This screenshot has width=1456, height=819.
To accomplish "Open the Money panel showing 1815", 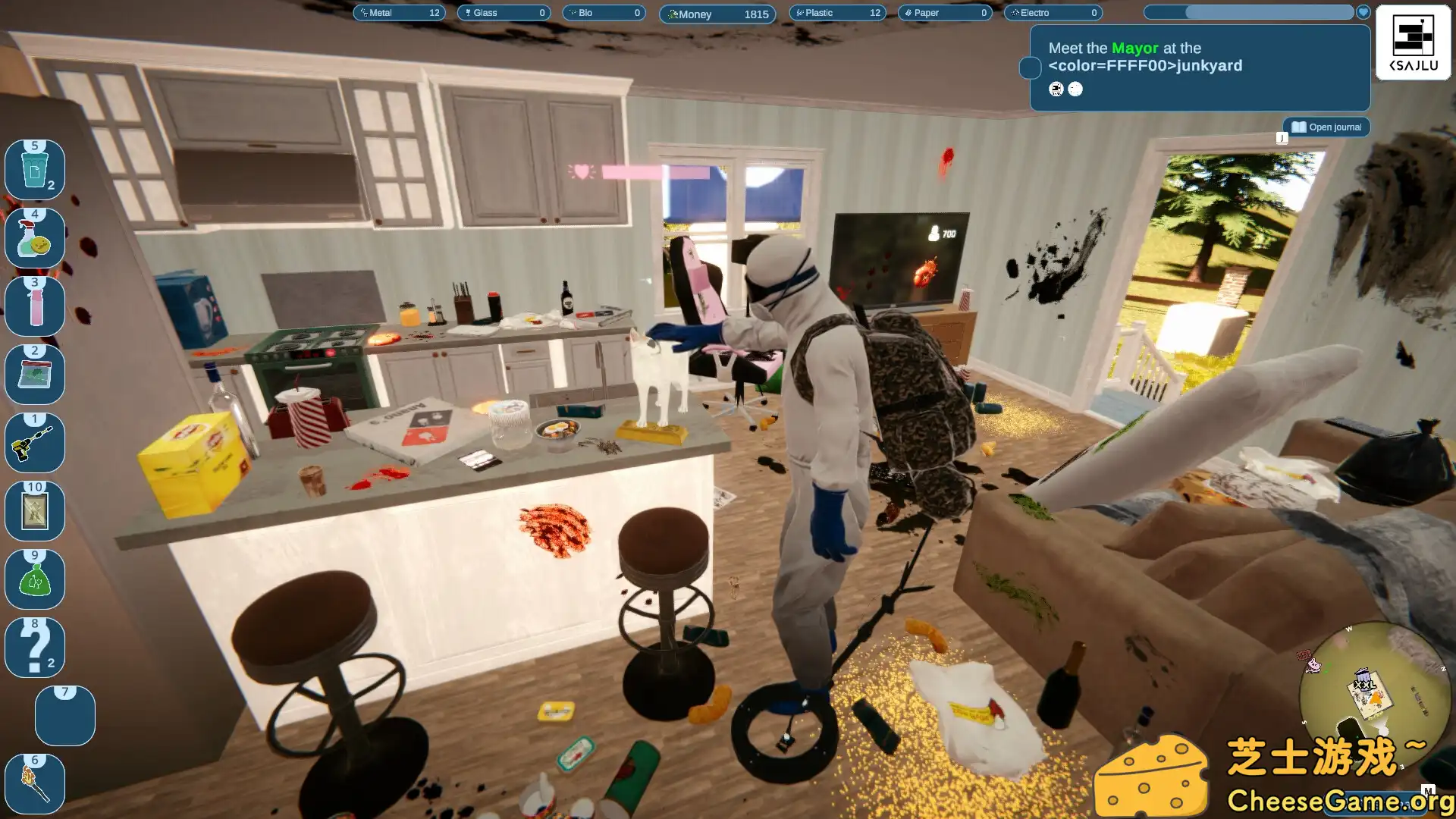I will [716, 14].
